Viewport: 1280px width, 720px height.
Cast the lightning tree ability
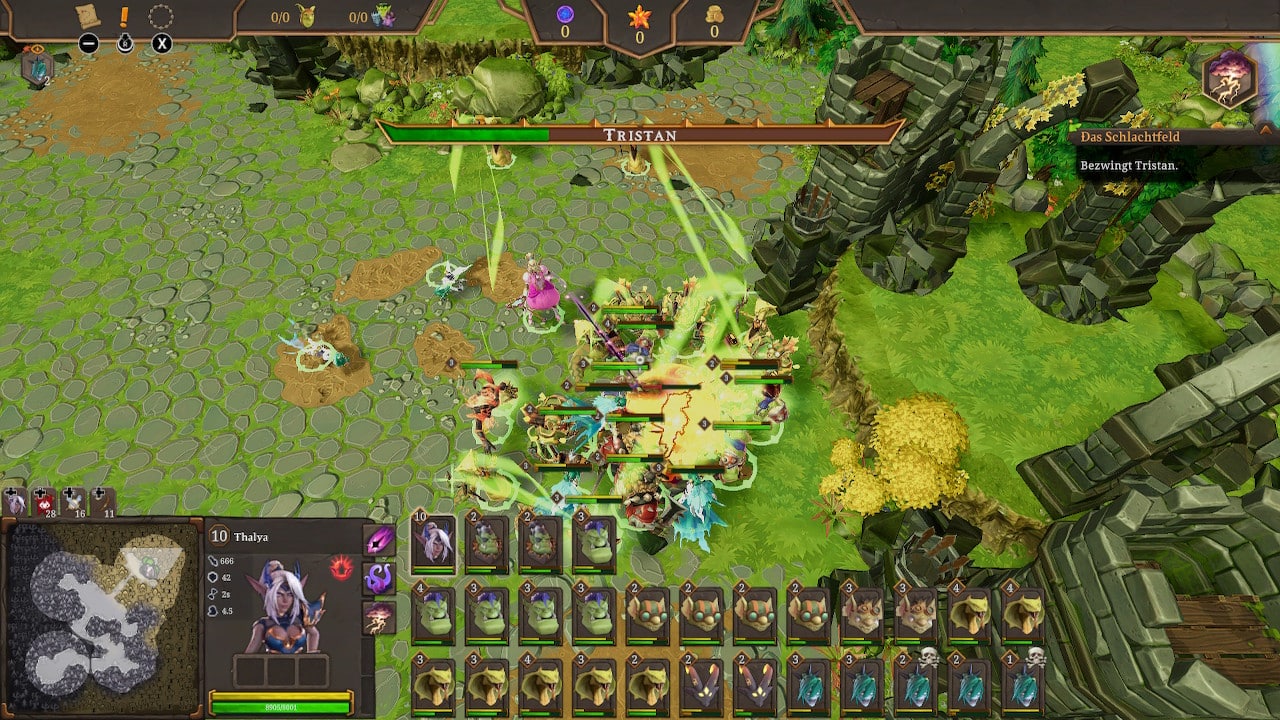pyautogui.click(x=379, y=616)
